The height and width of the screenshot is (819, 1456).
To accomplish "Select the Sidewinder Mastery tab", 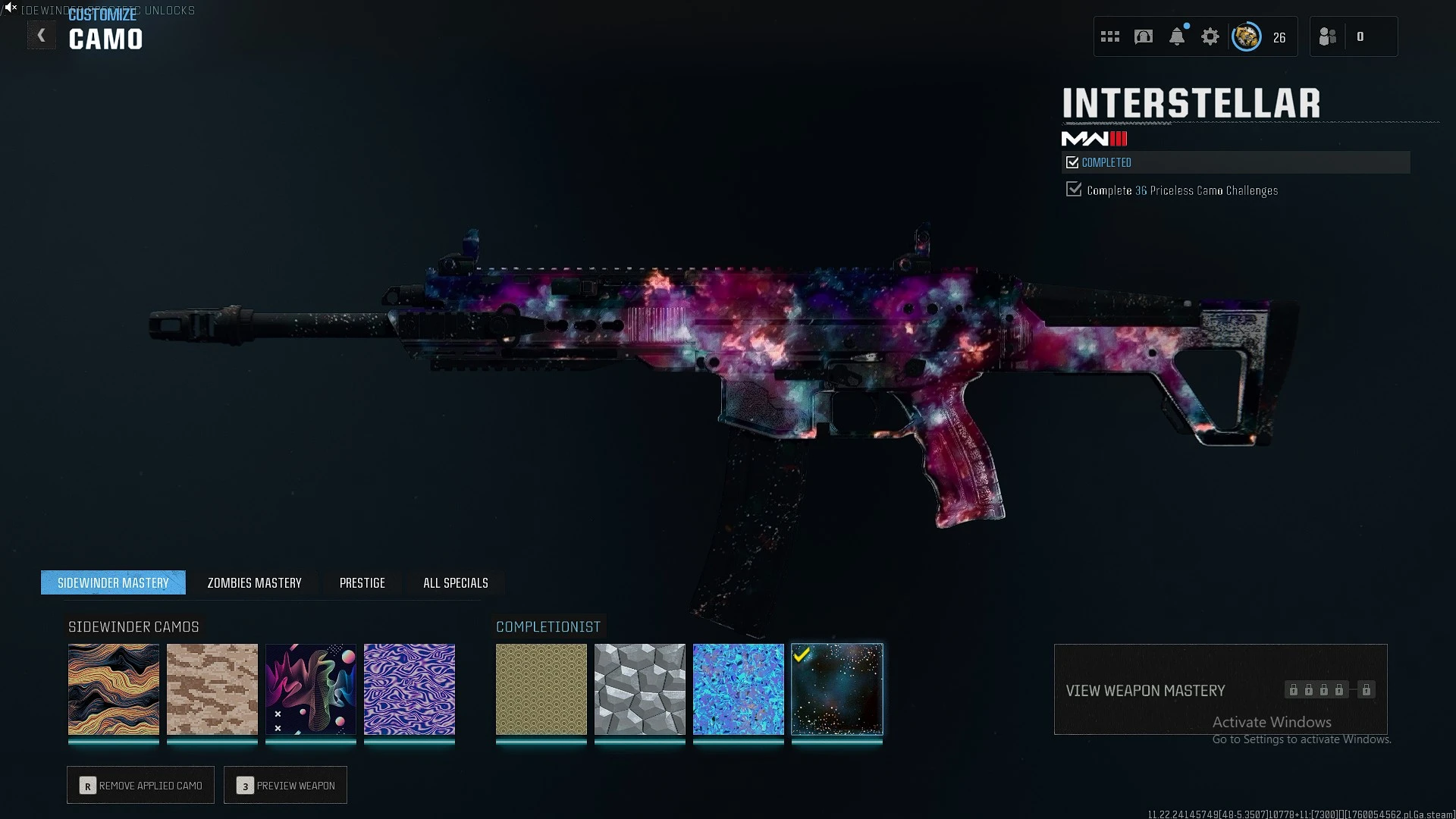I will click(x=113, y=582).
